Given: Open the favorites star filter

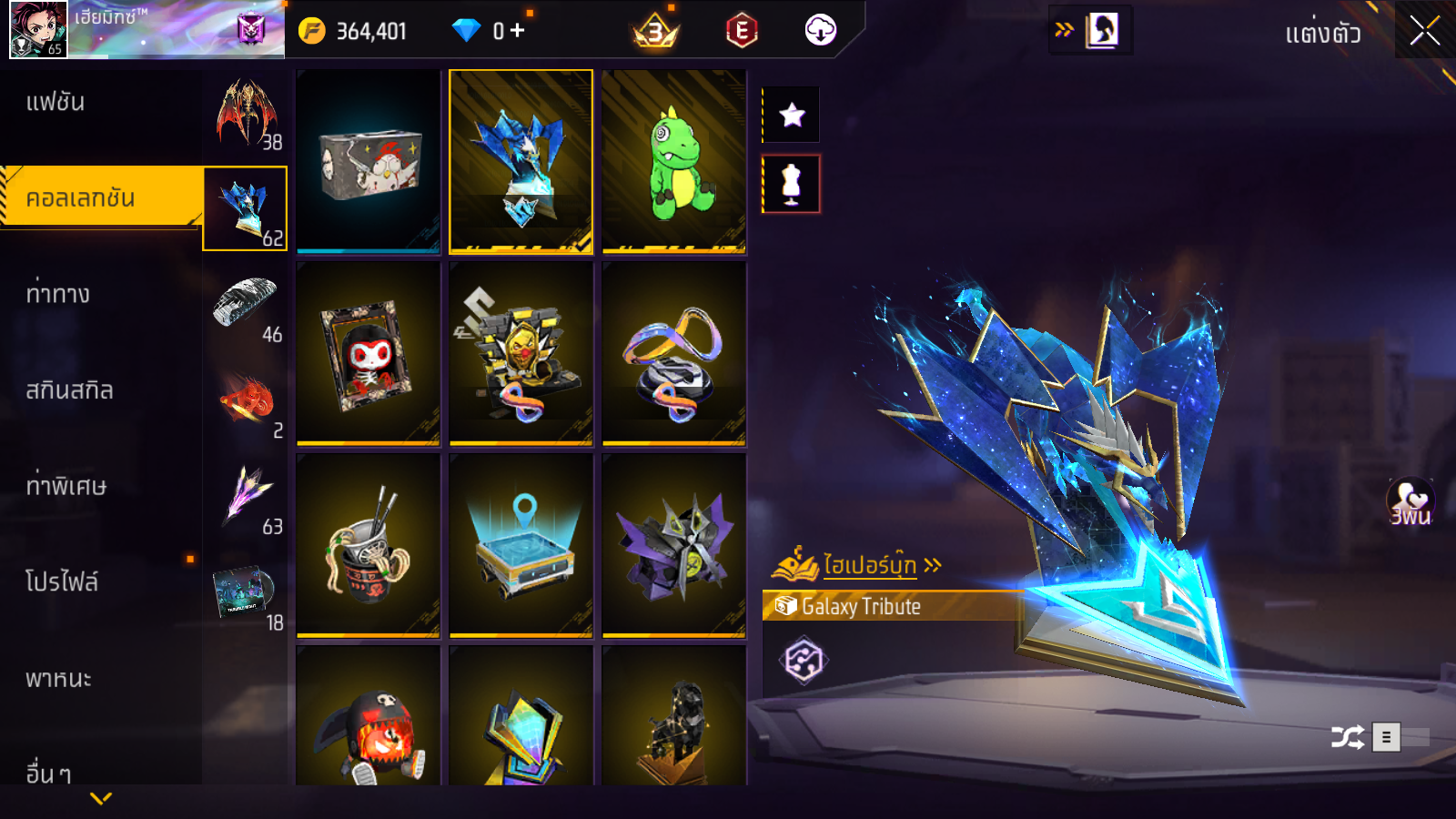Looking at the screenshot, I should click(x=792, y=115).
